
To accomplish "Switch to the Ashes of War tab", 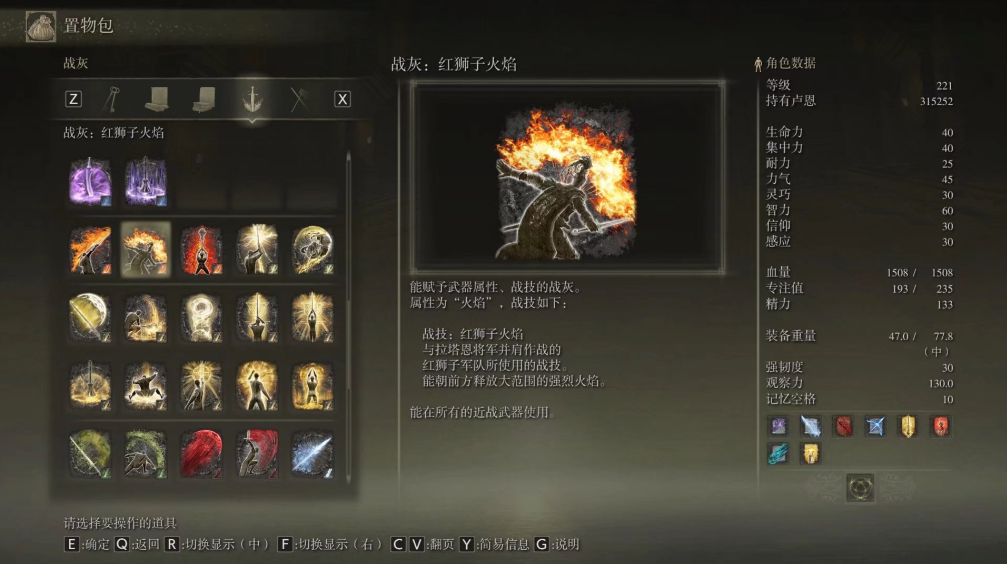I will [x=252, y=99].
